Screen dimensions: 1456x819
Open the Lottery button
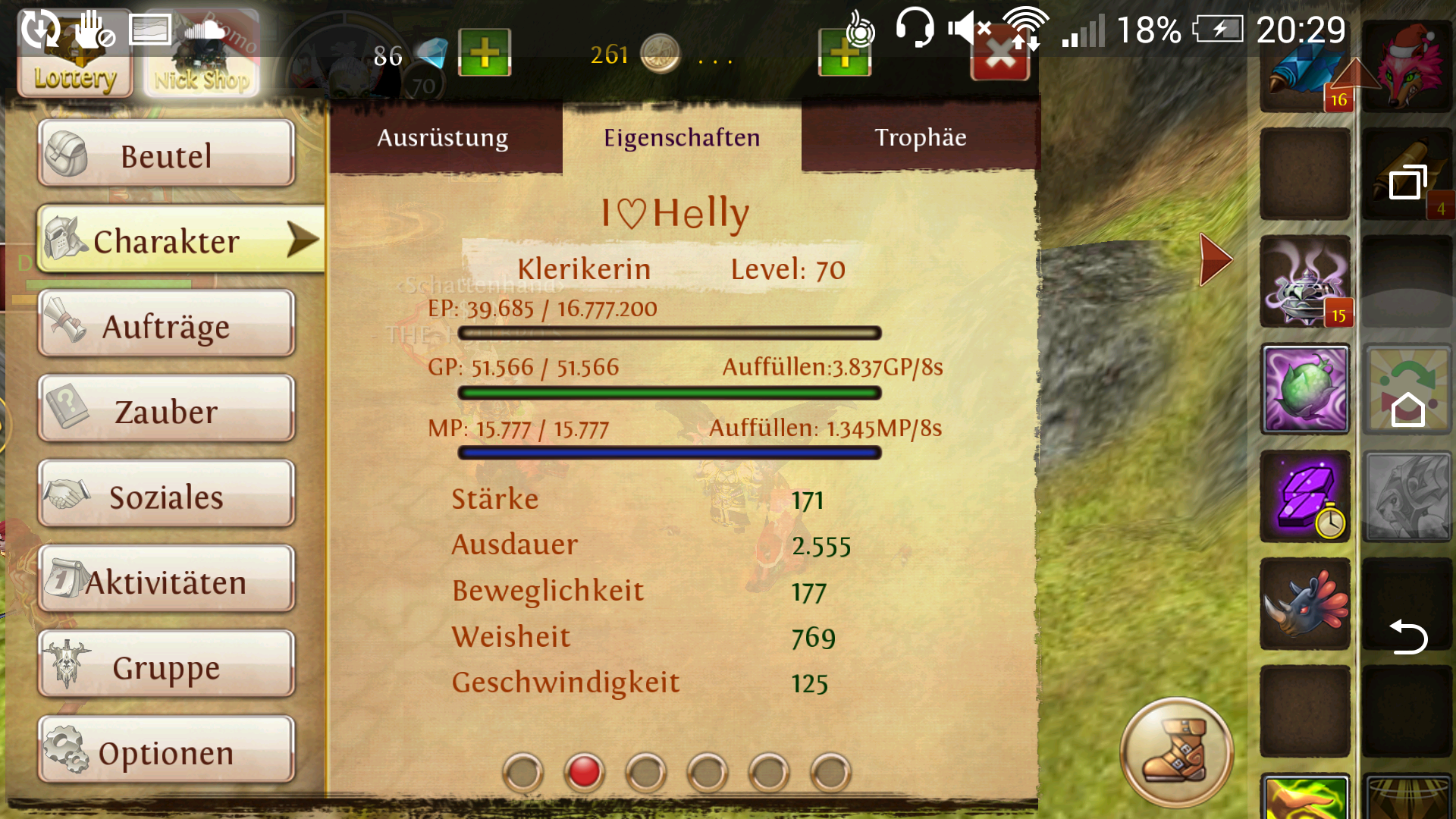point(74,55)
